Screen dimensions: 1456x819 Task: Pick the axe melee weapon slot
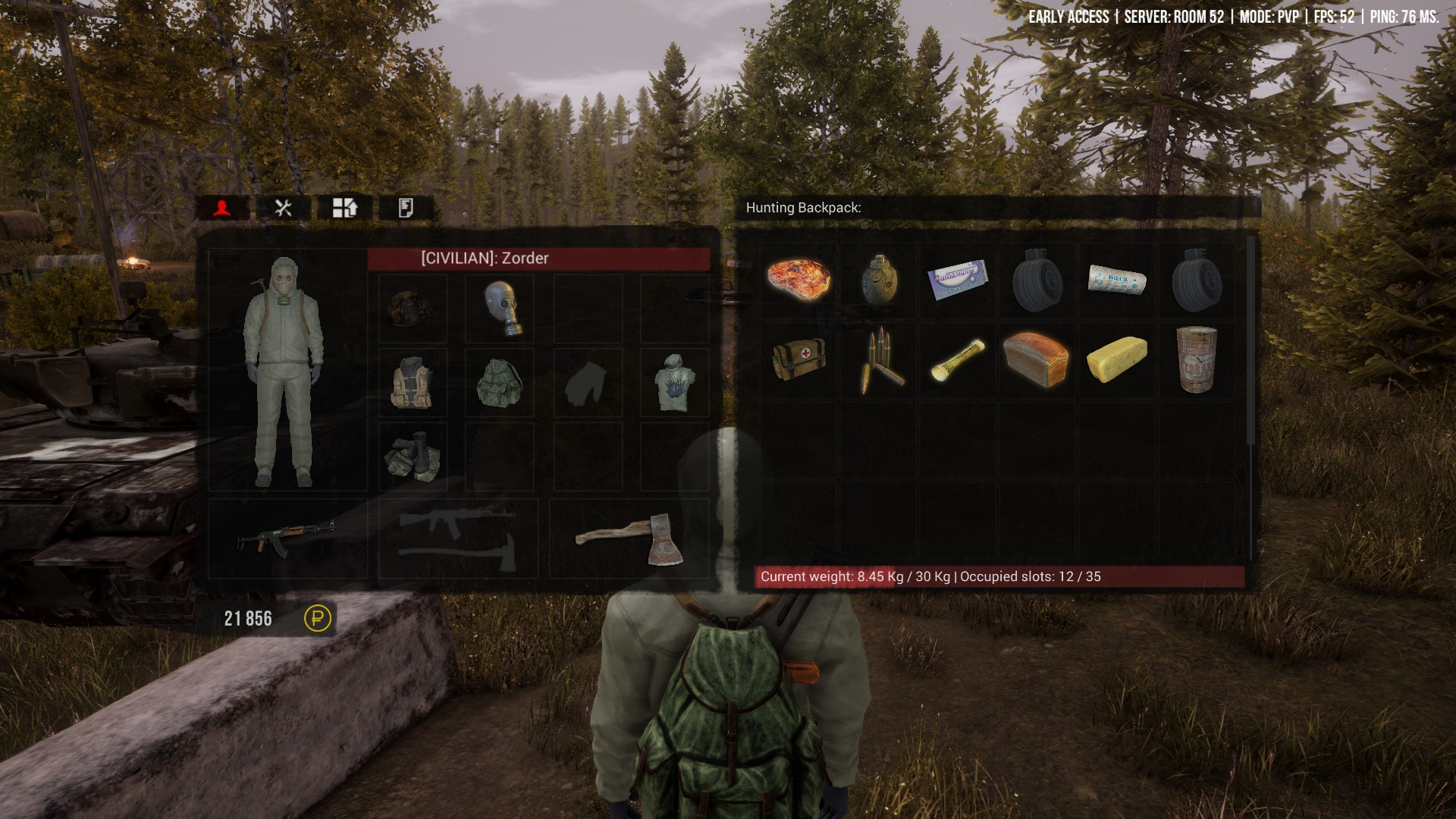coord(629,537)
